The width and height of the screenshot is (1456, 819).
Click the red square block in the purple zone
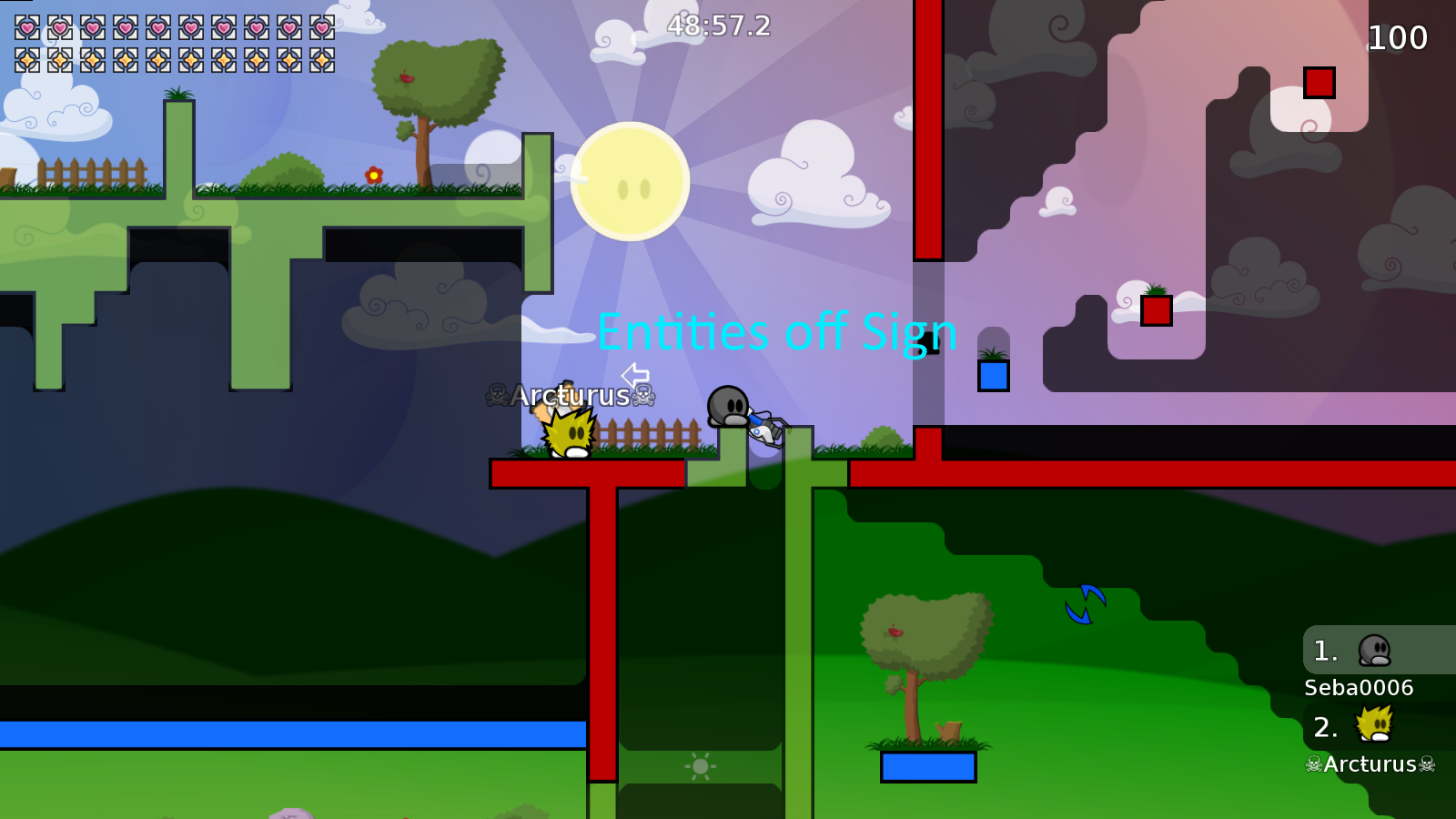(x=1157, y=311)
